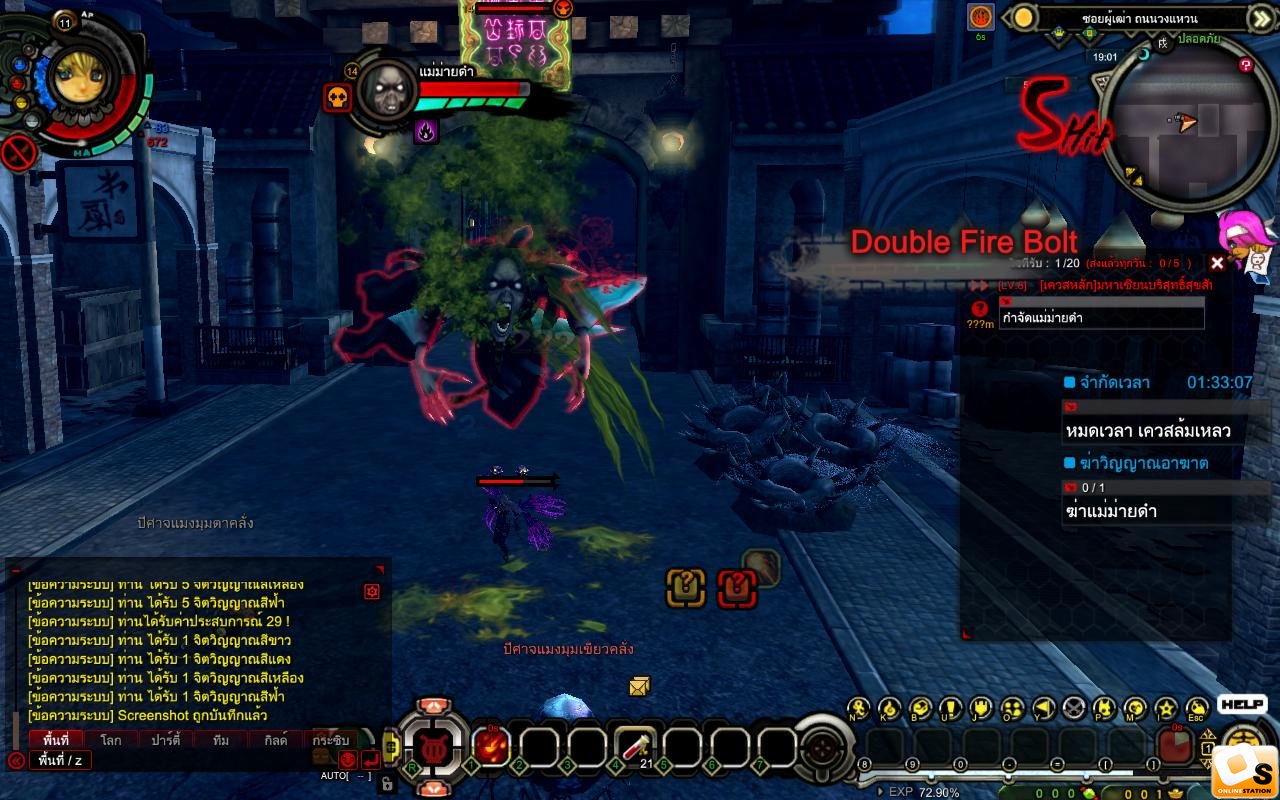Expand the double-arrow button beside location name
Image resolution: width=1280 pixels, height=800 pixels.
(x=1262, y=18)
